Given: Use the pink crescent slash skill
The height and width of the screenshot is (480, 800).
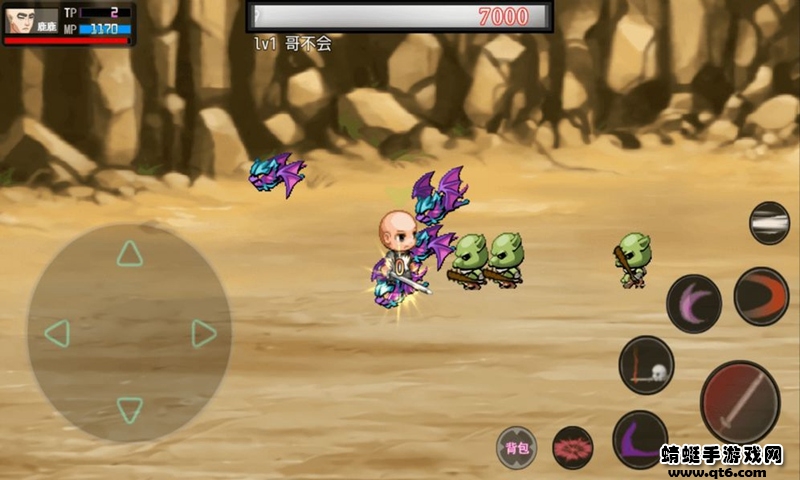Looking at the screenshot, I should coord(693,304).
